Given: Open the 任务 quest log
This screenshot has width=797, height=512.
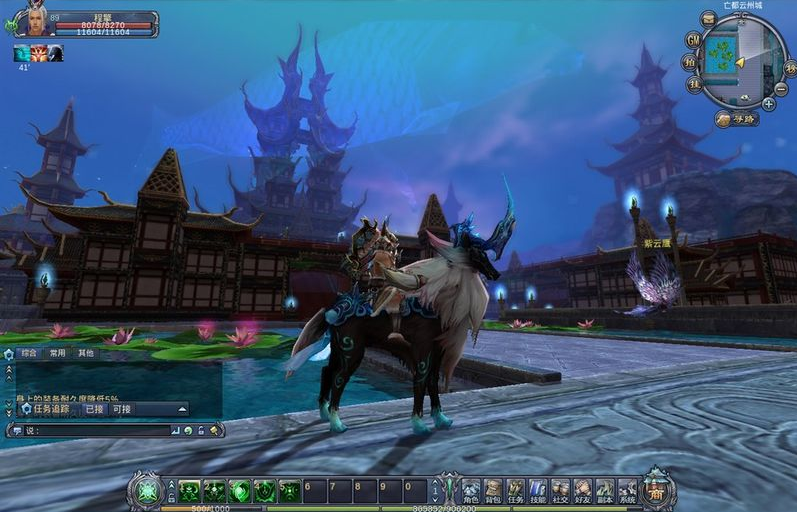Looking at the screenshot, I should pos(515,490).
